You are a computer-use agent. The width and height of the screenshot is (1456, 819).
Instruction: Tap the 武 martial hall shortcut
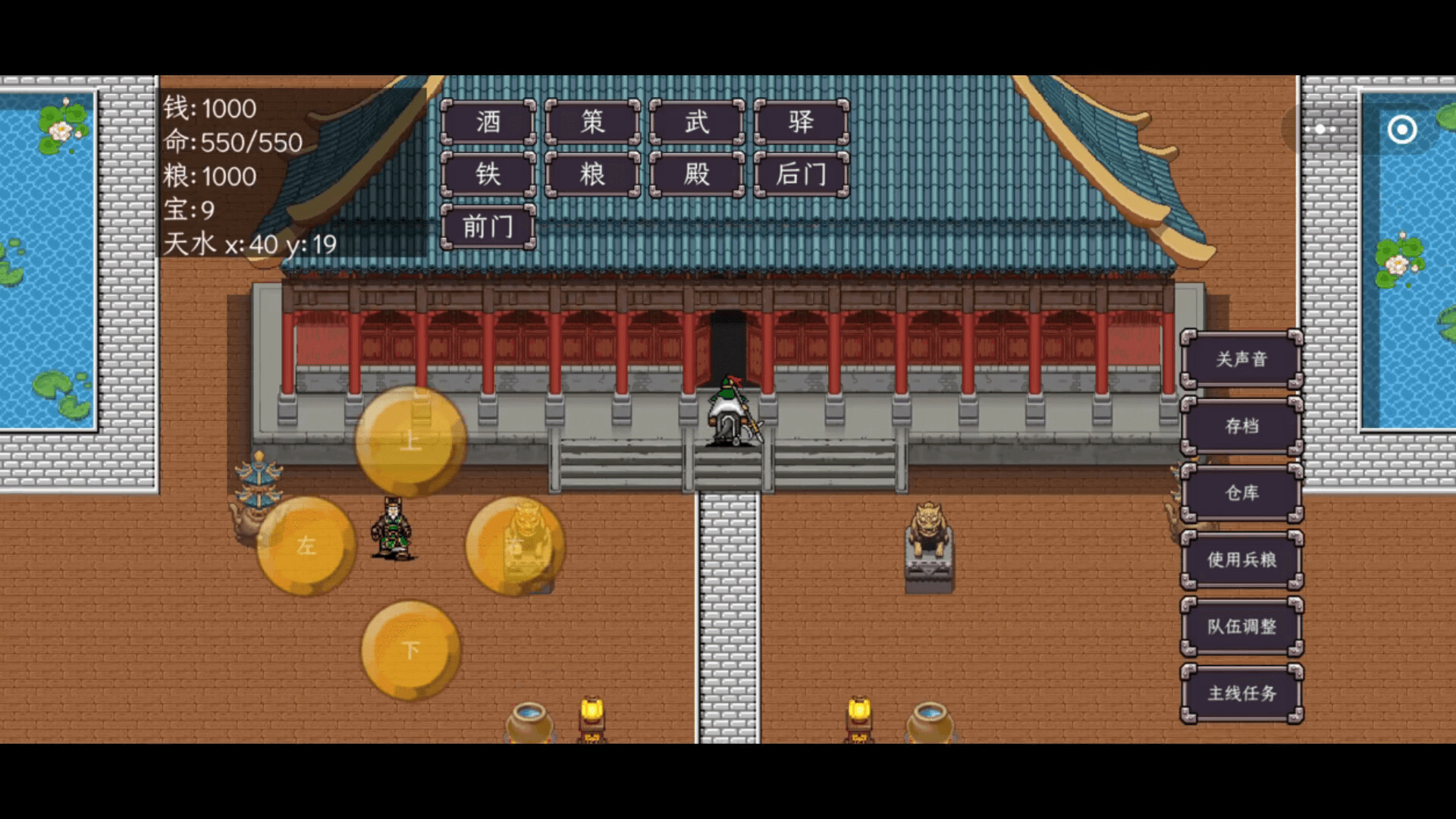point(695,122)
